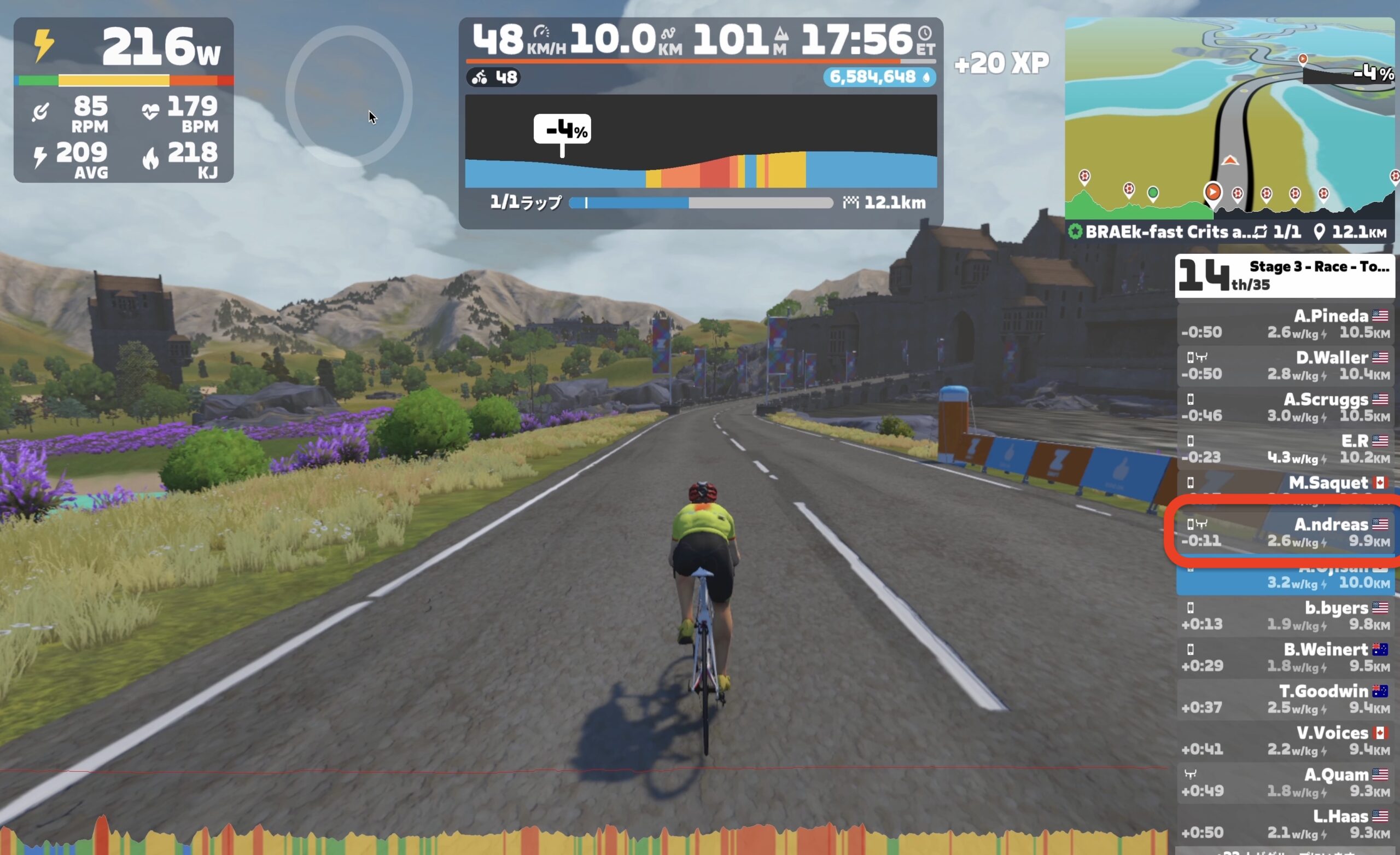The image size is (1400, 855).
Task: Select A.Pineda in the rider list
Action: (1285, 324)
